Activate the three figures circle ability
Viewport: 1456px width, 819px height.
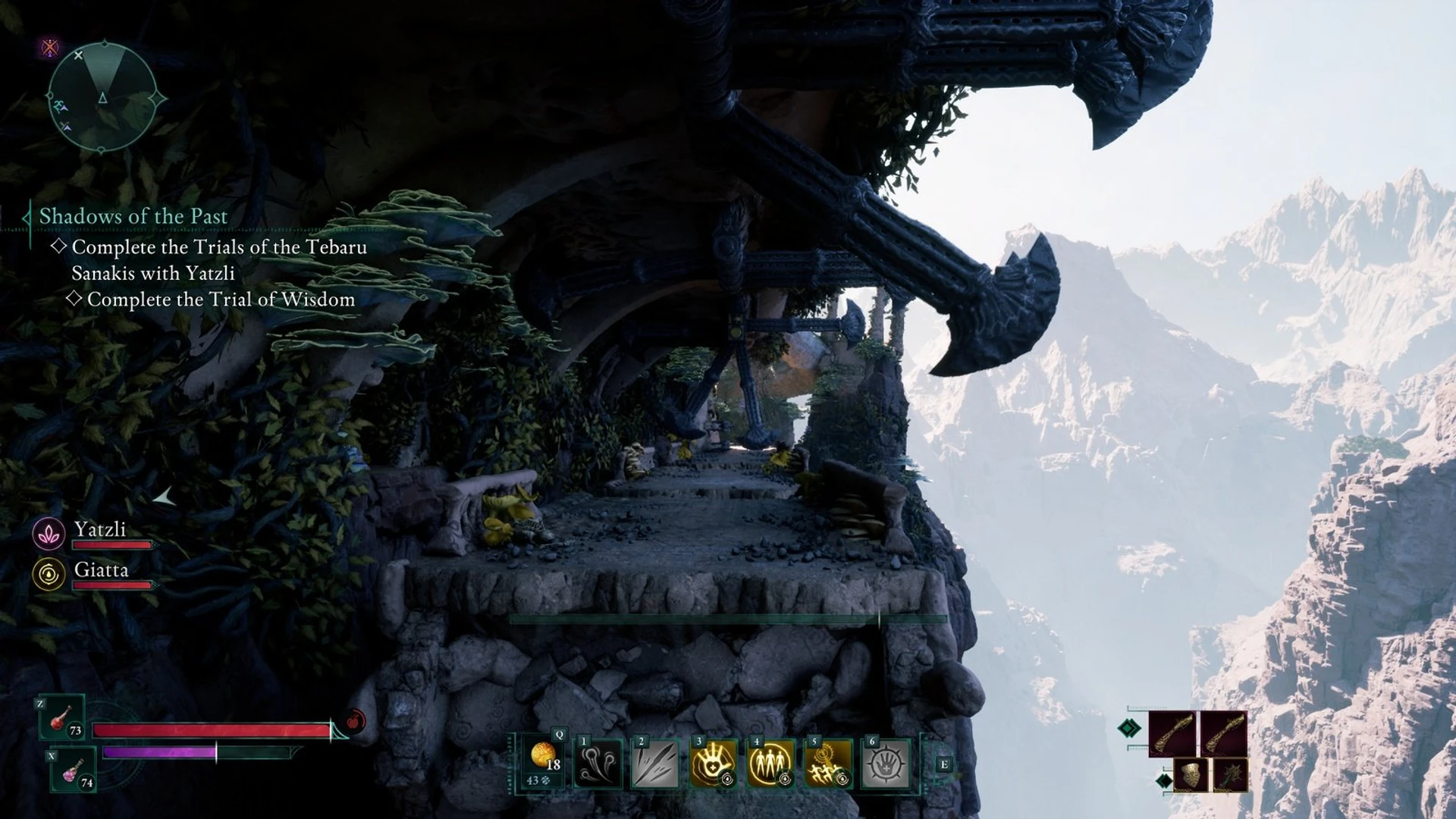coord(770,764)
